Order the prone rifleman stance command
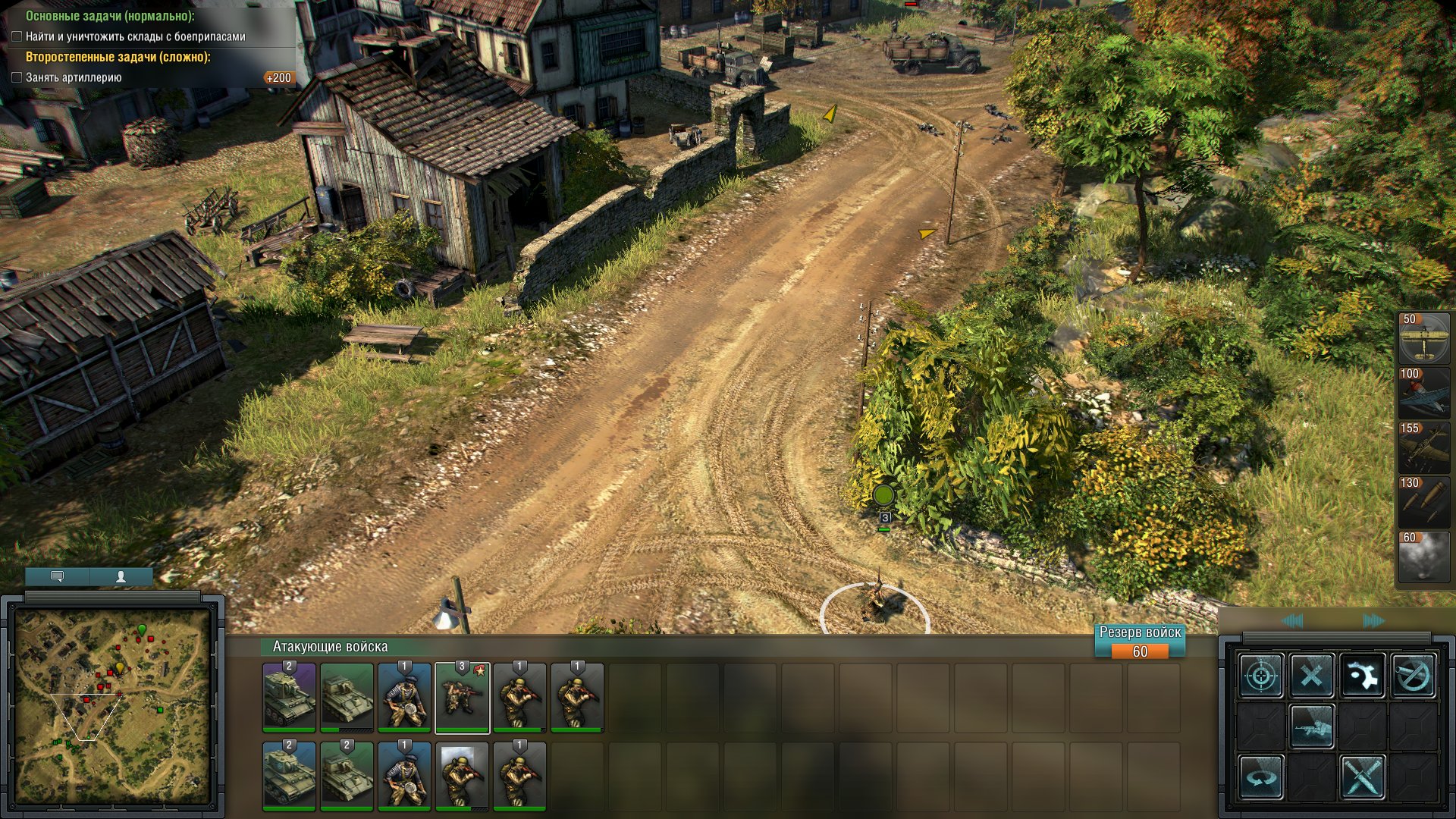The image size is (1456, 819). (x=1312, y=726)
